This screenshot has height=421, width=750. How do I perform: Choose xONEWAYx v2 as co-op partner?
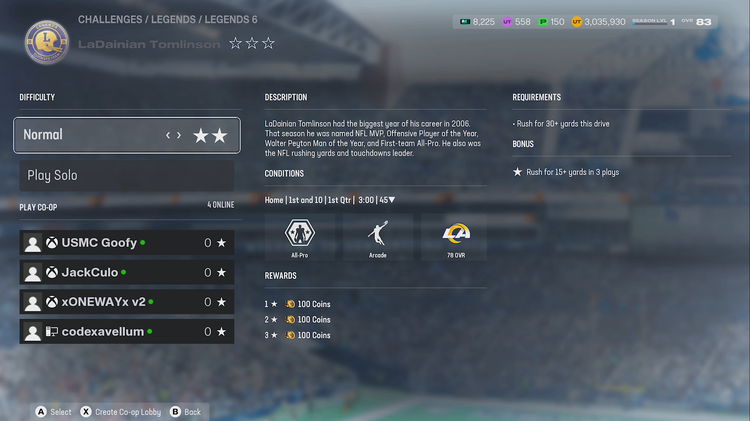[126, 302]
